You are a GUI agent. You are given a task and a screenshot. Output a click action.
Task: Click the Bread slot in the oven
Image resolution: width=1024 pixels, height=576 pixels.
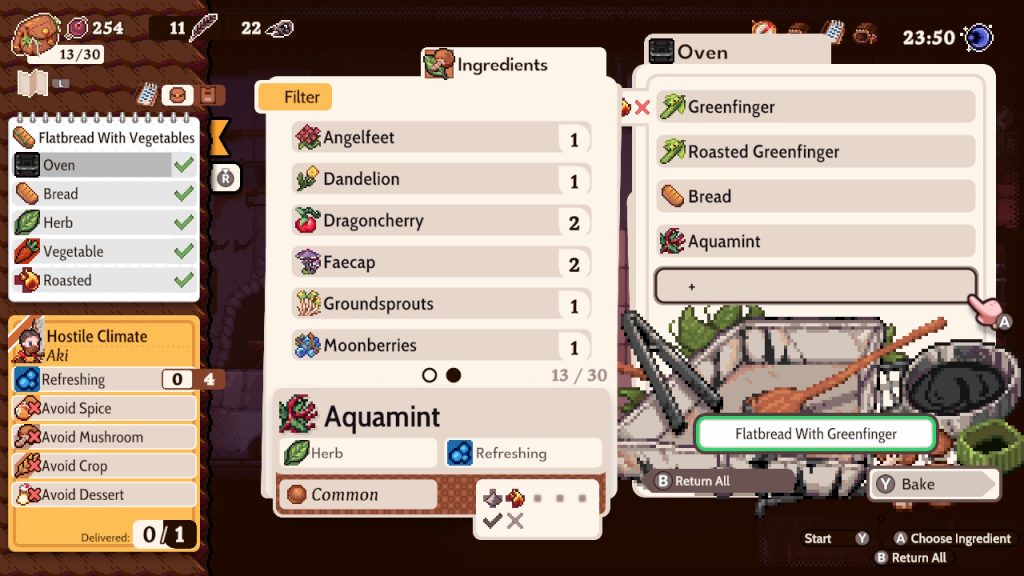tap(815, 197)
